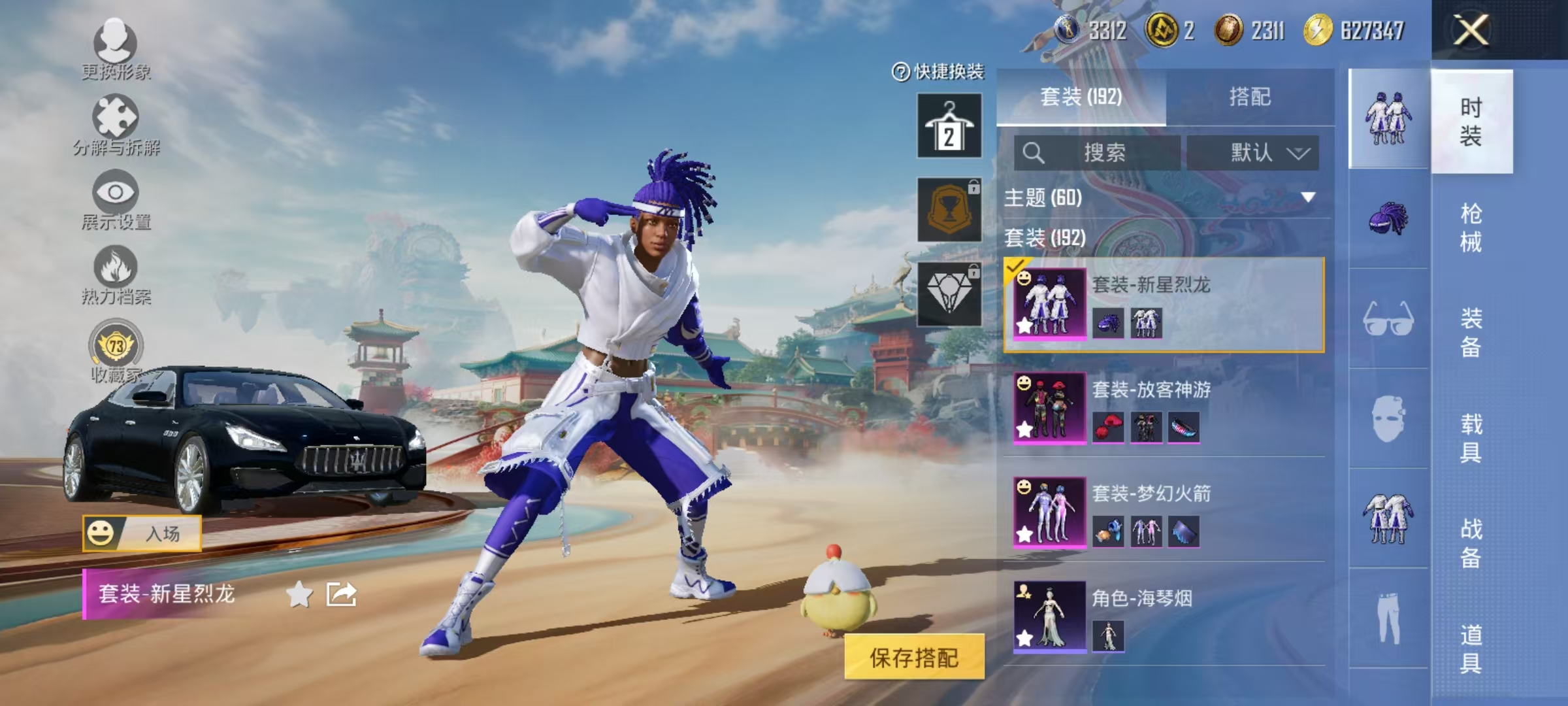The image size is (1568, 706).
Task: Open the 默认 sorting dropdown
Action: pos(1267,151)
